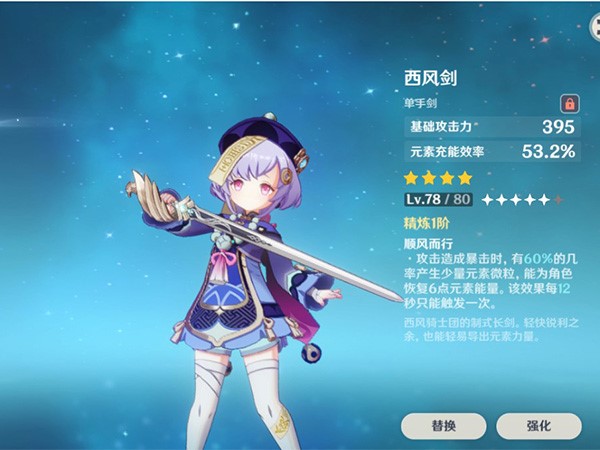Viewport: 600px width, 450px height.
Task: Toggle the red weapon lock icon
Action: point(569,104)
